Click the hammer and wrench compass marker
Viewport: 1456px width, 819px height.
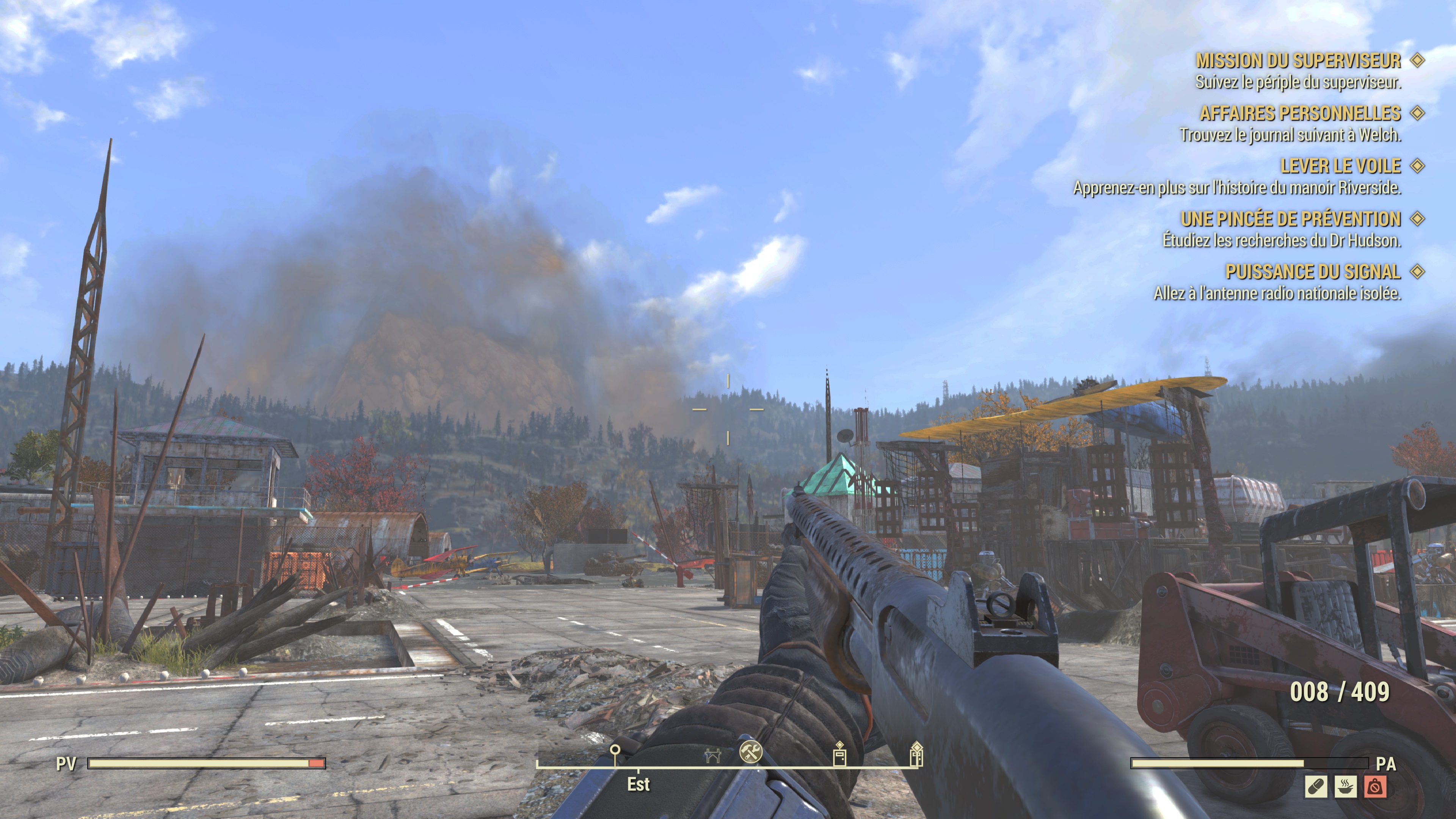(x=751, y=752)
